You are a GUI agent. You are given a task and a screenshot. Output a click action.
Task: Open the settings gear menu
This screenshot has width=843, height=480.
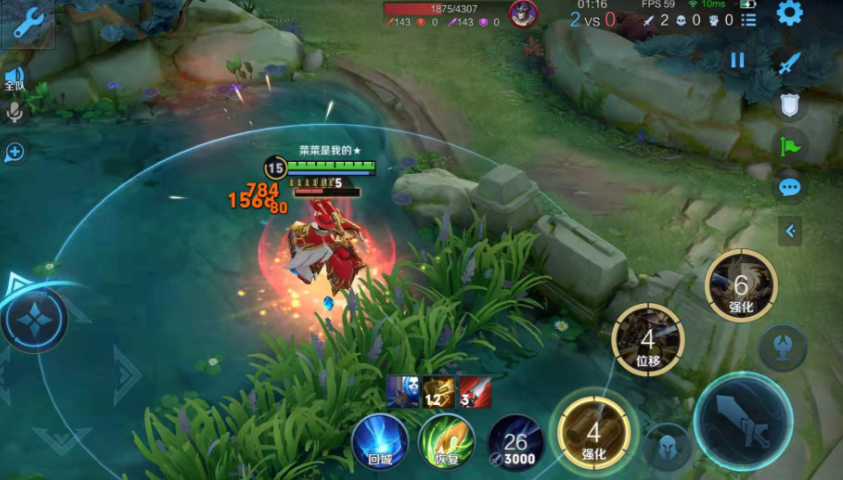[790, 13]
